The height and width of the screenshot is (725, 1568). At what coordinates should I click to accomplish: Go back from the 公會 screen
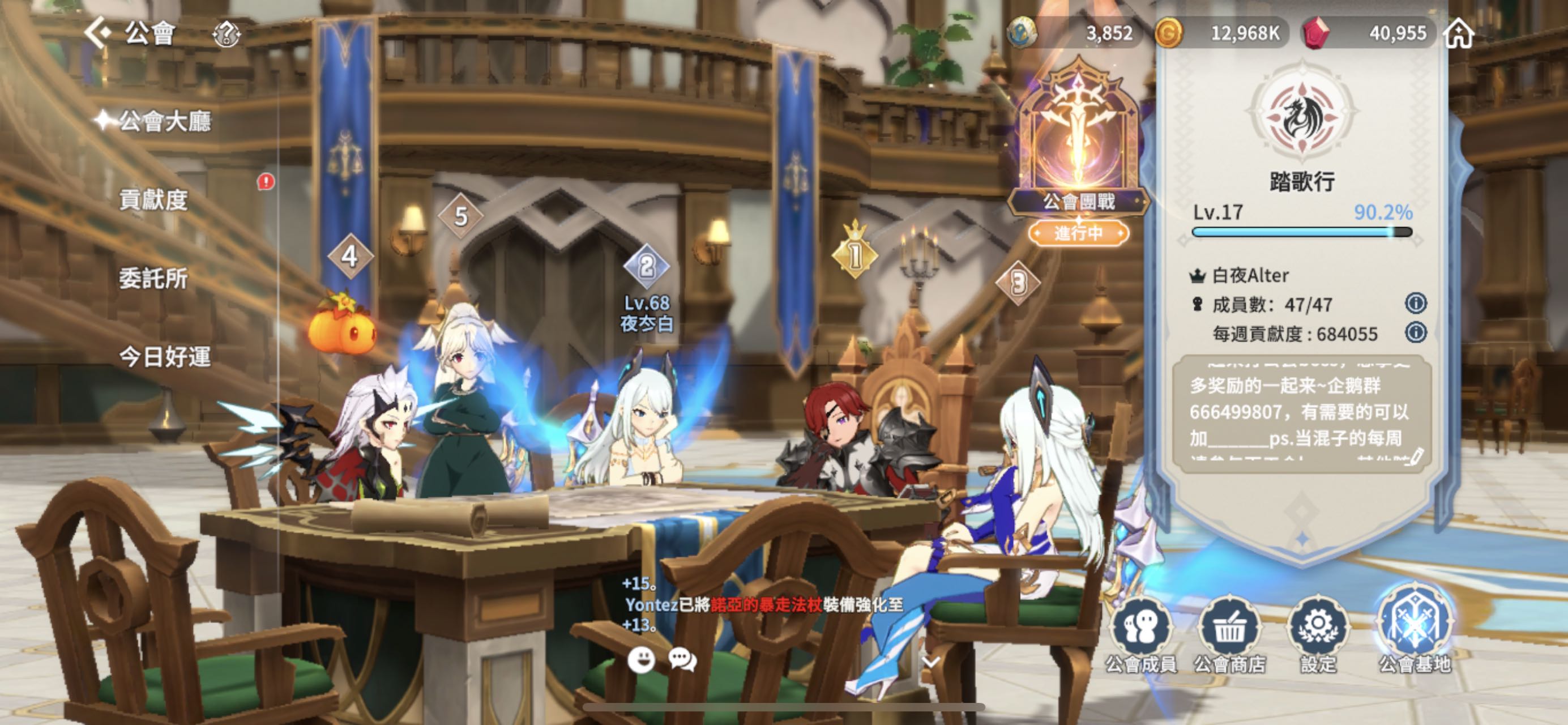tap(98, 32)
